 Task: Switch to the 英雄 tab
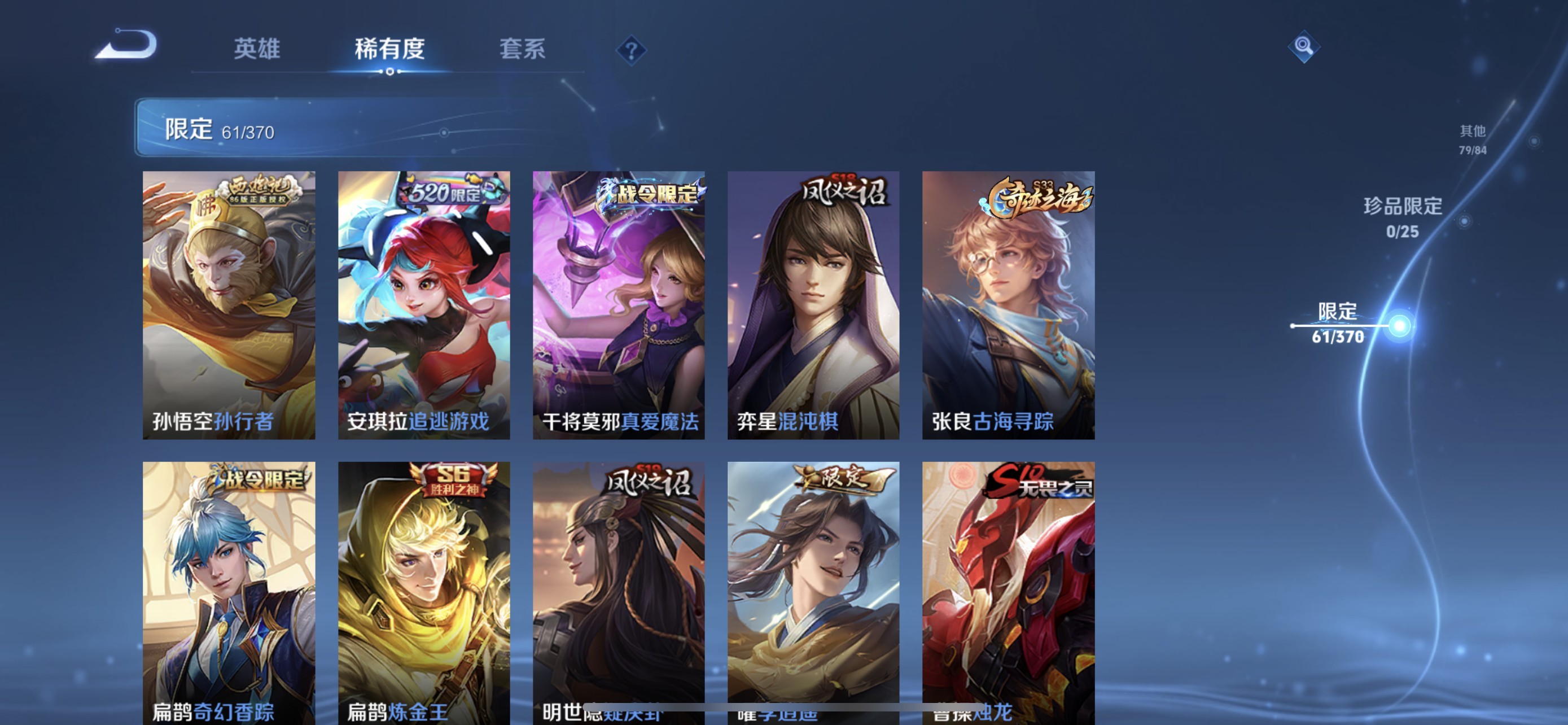tap(256, 50)
